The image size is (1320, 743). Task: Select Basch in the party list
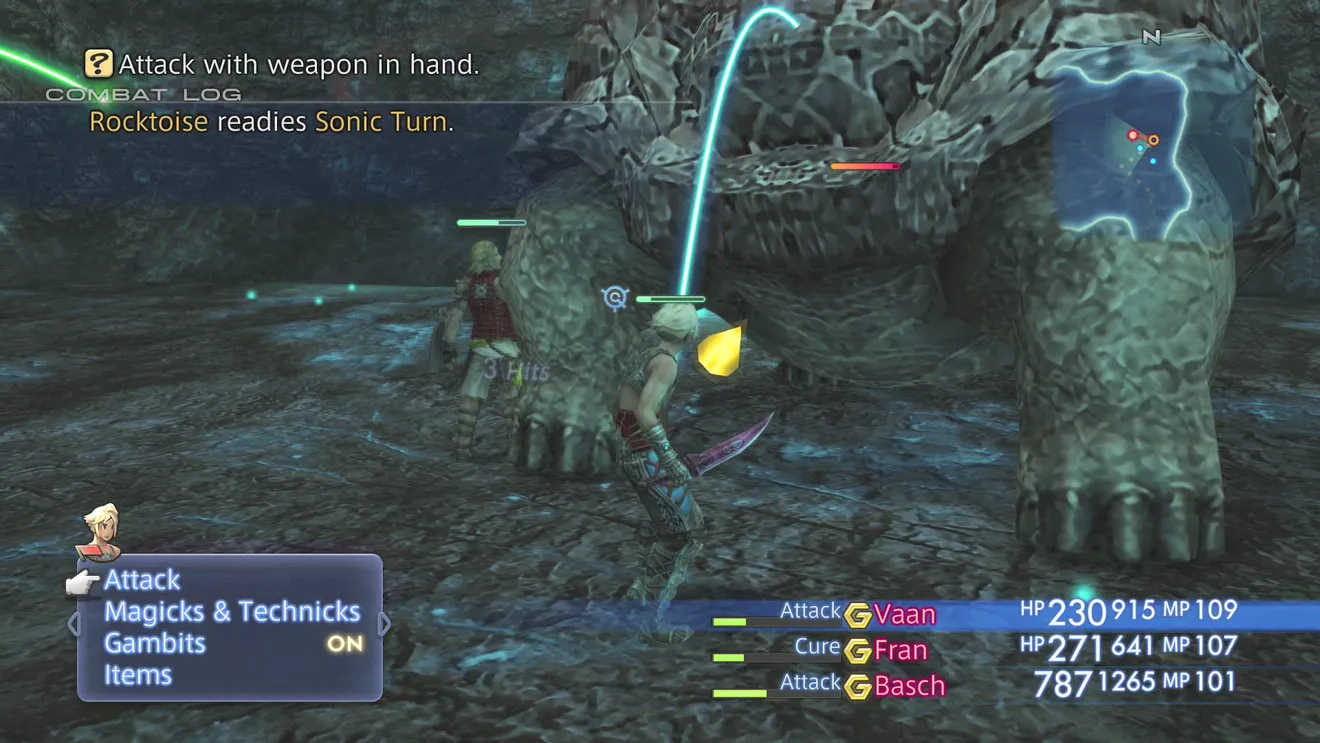coord(909,686)
